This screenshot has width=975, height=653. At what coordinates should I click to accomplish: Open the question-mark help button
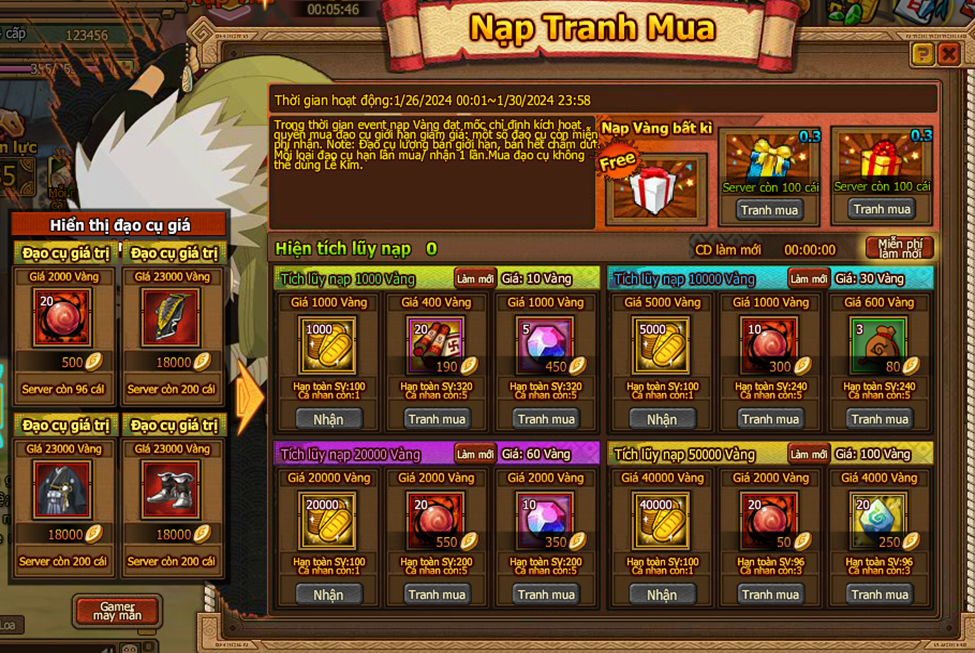coord(923,54)
